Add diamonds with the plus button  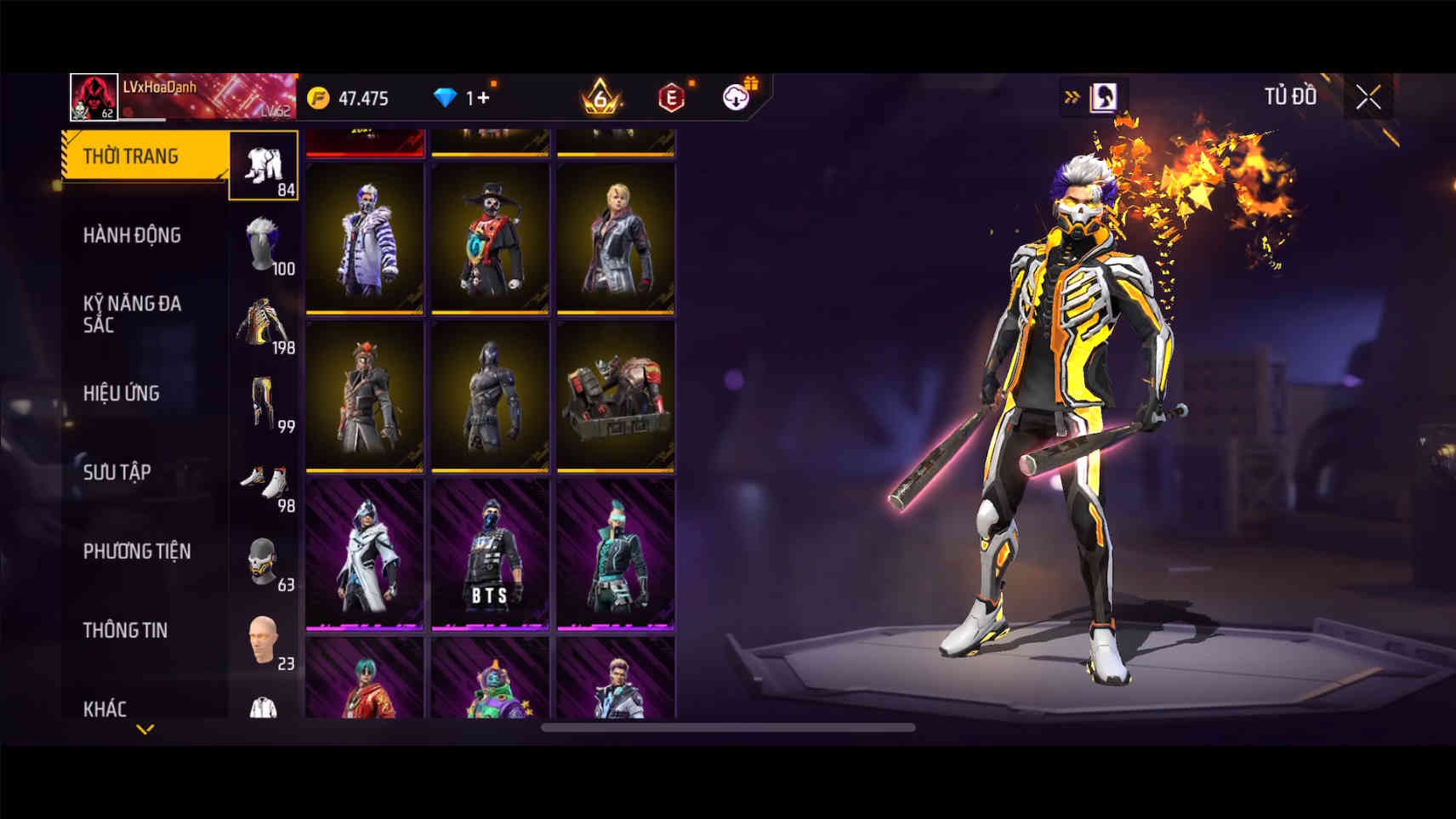coord(483,98)
